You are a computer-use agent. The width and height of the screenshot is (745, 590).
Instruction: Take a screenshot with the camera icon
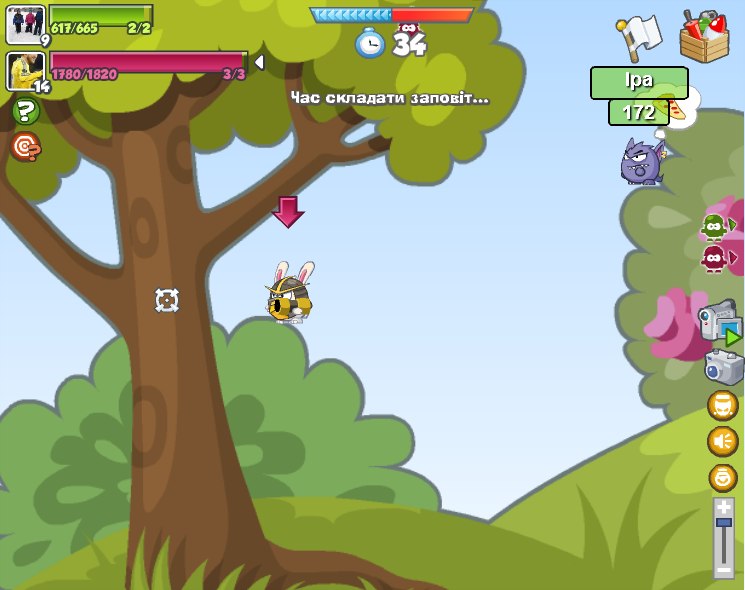(723, 367)
